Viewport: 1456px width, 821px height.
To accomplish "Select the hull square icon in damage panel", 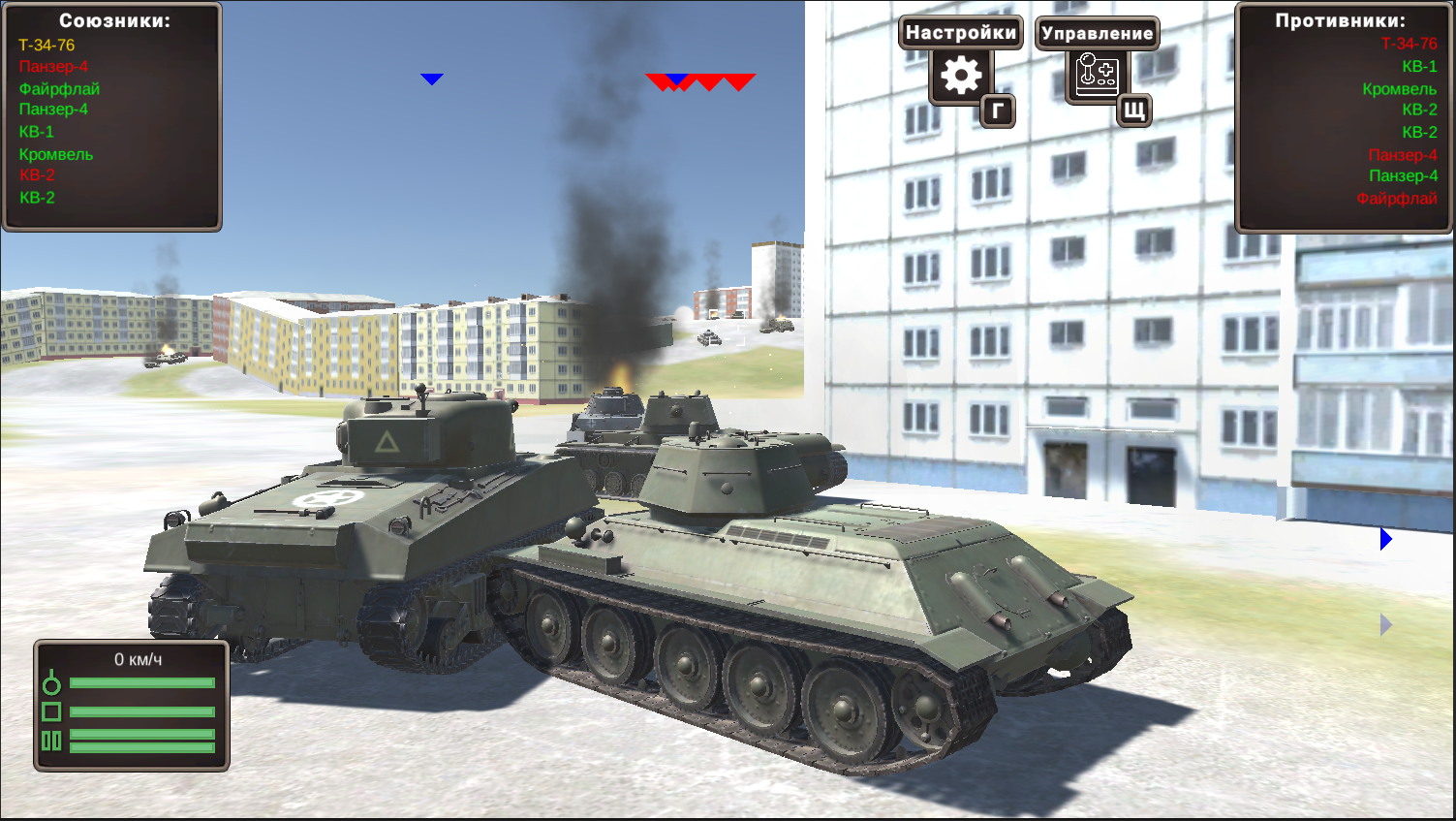I will pos(52,711).
